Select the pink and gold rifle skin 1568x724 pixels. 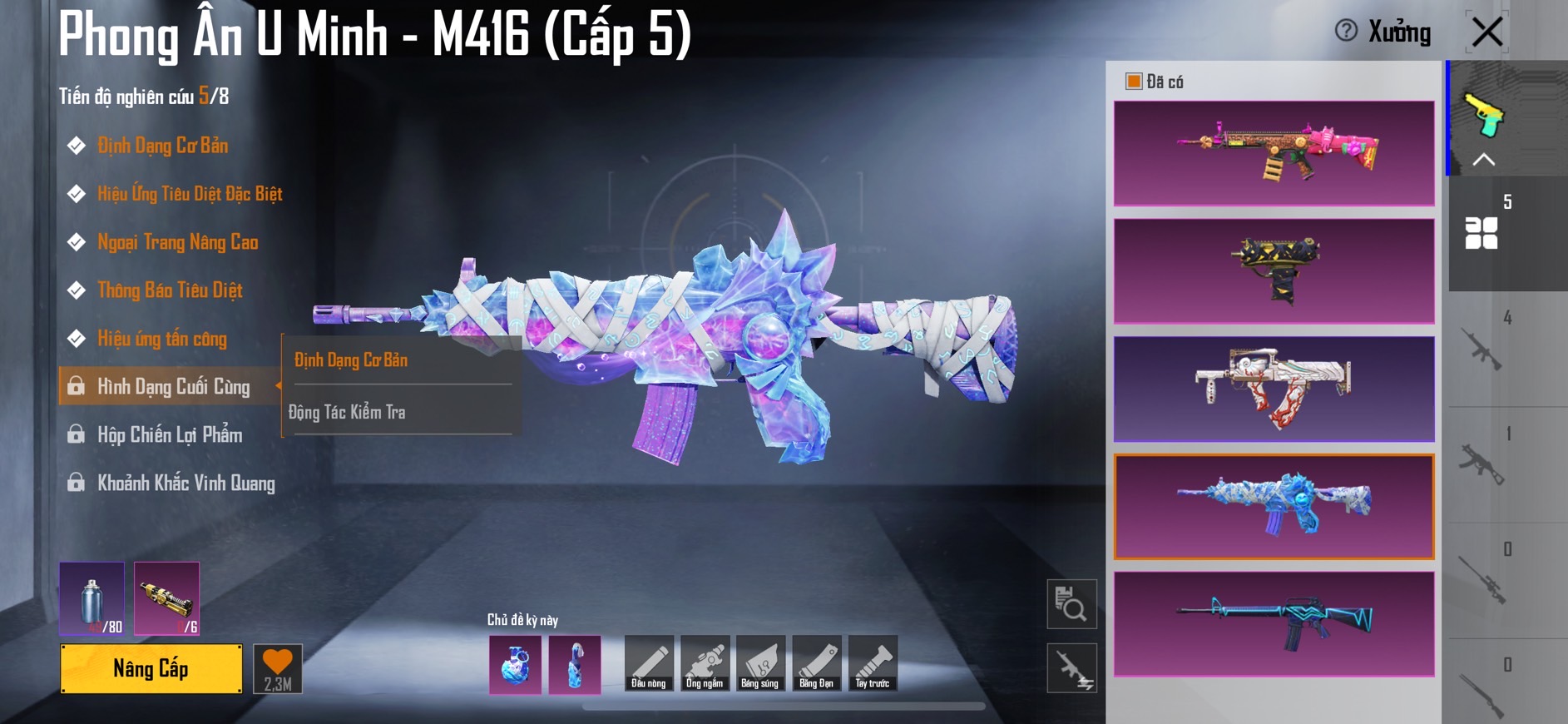click(1274, 153)
